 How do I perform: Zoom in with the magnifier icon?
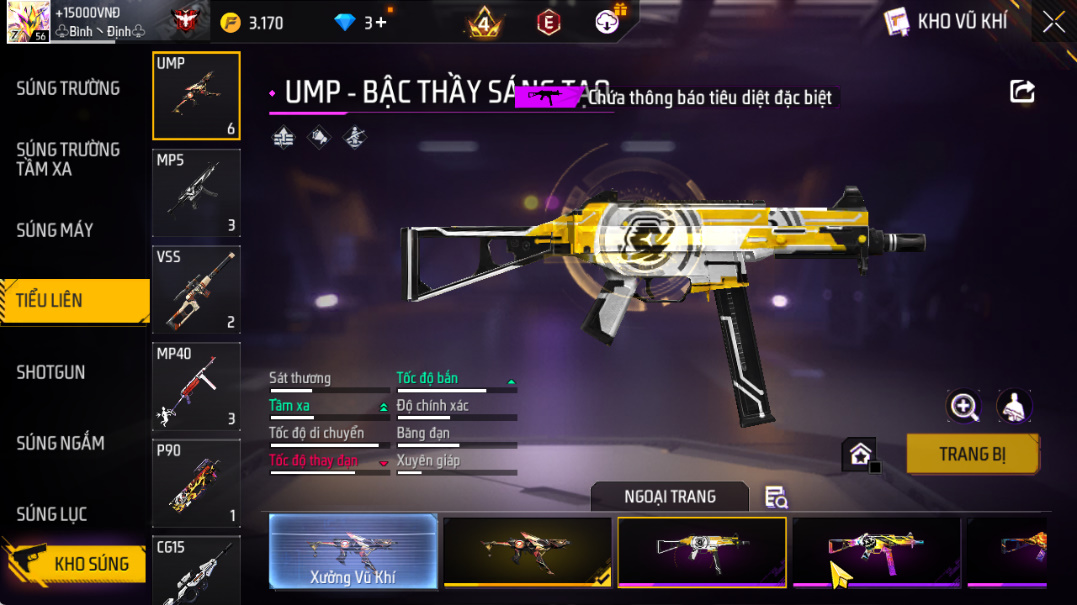[964, 405]
